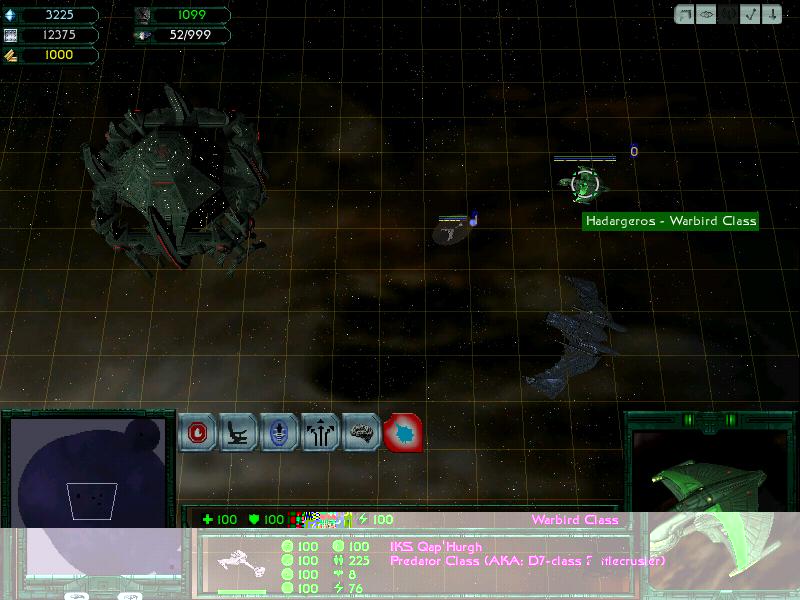Click the red stop-sign command button

point(198,433)
